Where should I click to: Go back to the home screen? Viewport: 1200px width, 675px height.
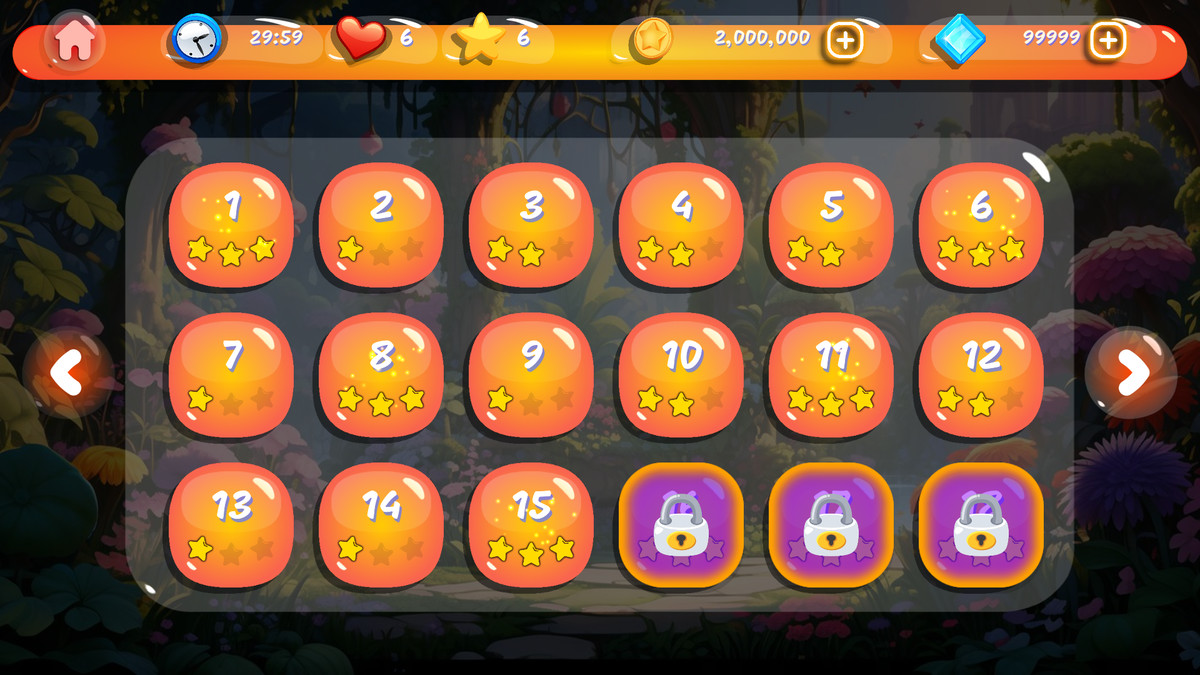pos(75,41)
